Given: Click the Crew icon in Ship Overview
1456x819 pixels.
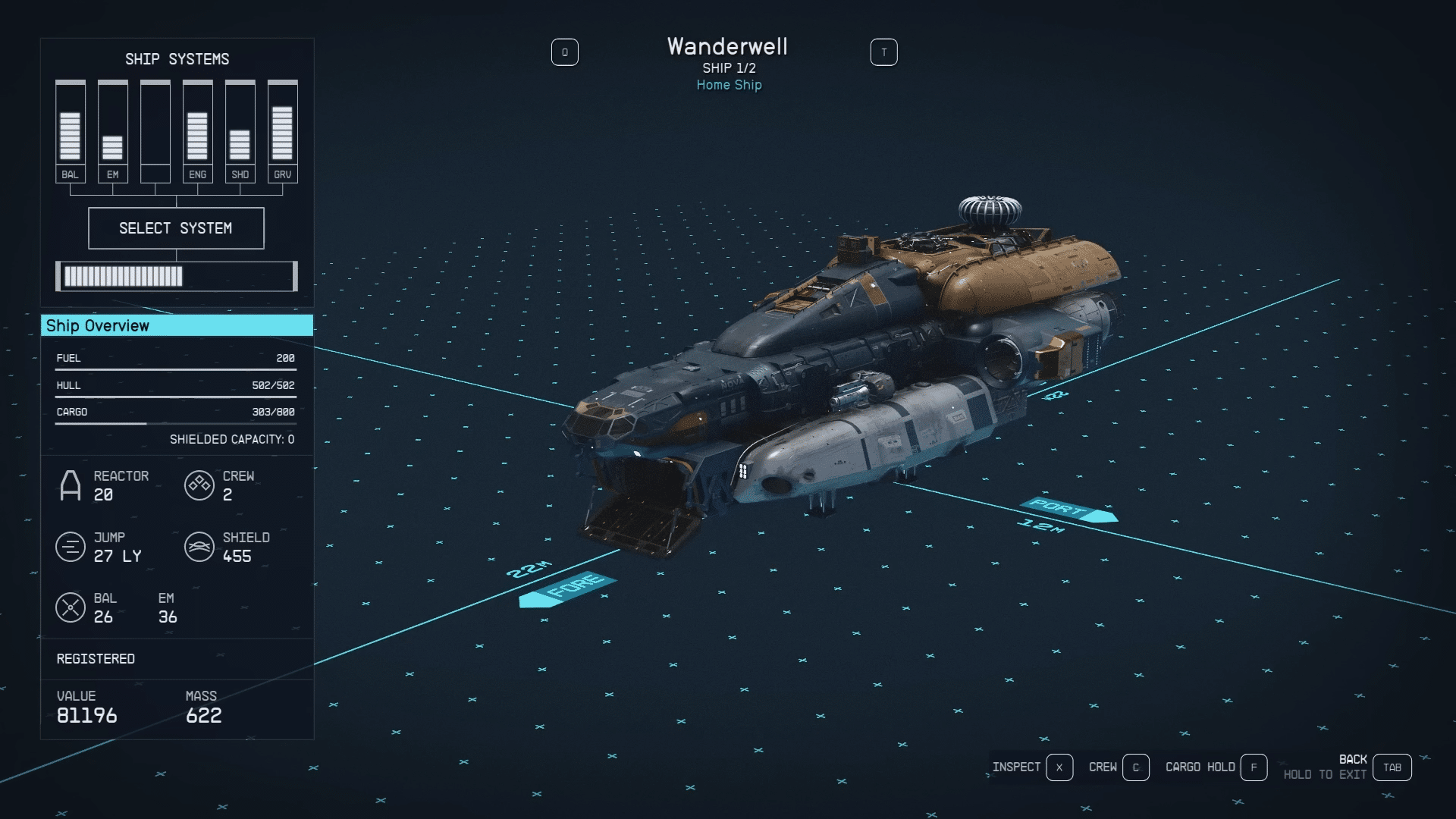Looking at the screenshot, I should coord(199,485).
